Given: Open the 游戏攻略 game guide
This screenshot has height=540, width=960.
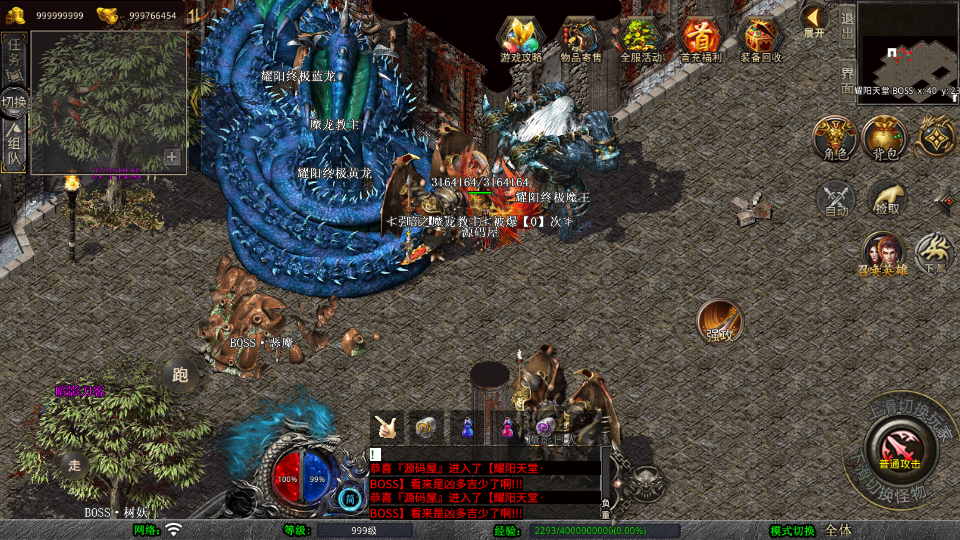Looking at the screenshot, I should click(x=521, y=39).
